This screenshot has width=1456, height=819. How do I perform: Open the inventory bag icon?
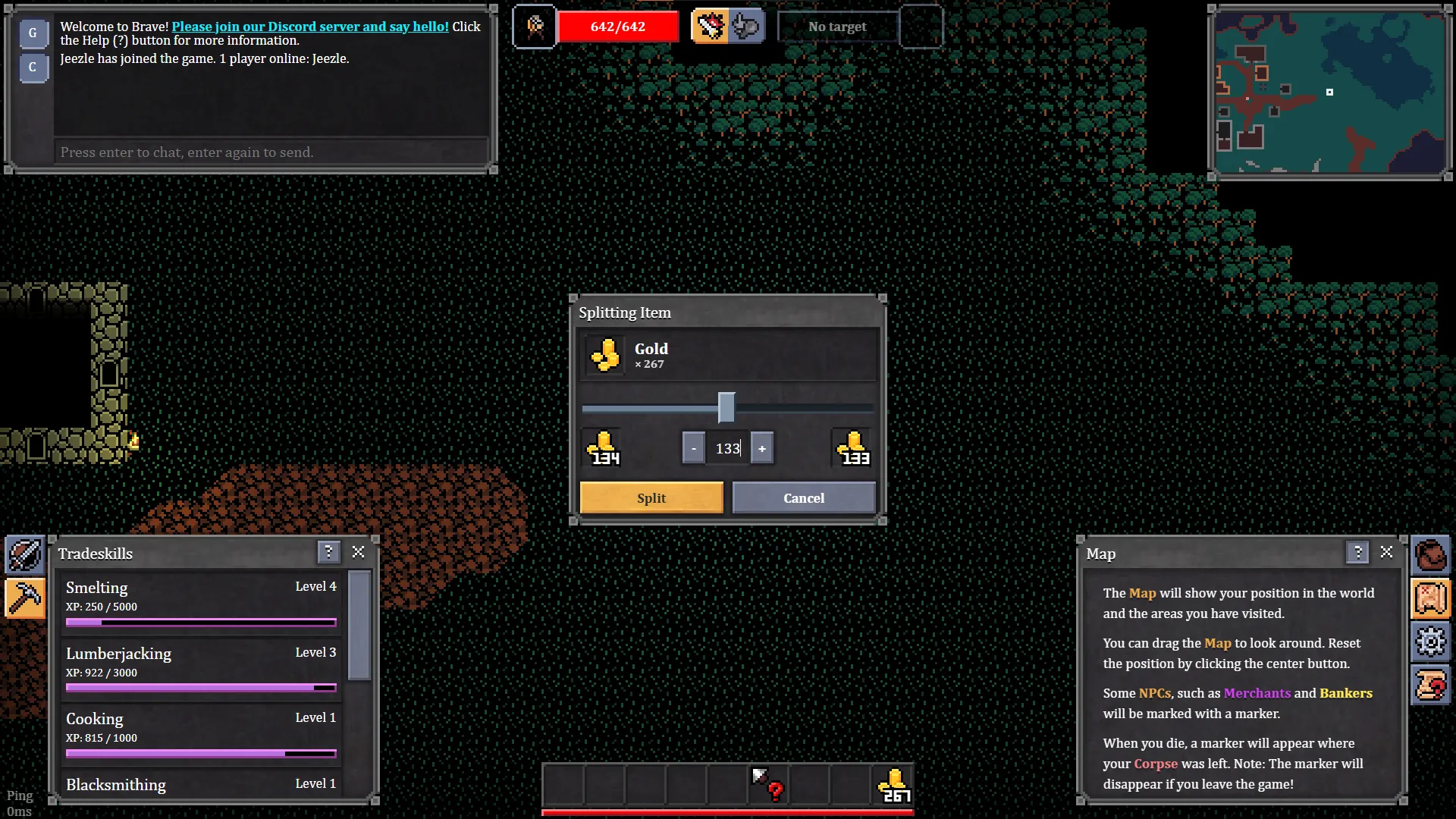click(x=1430, y=555)
